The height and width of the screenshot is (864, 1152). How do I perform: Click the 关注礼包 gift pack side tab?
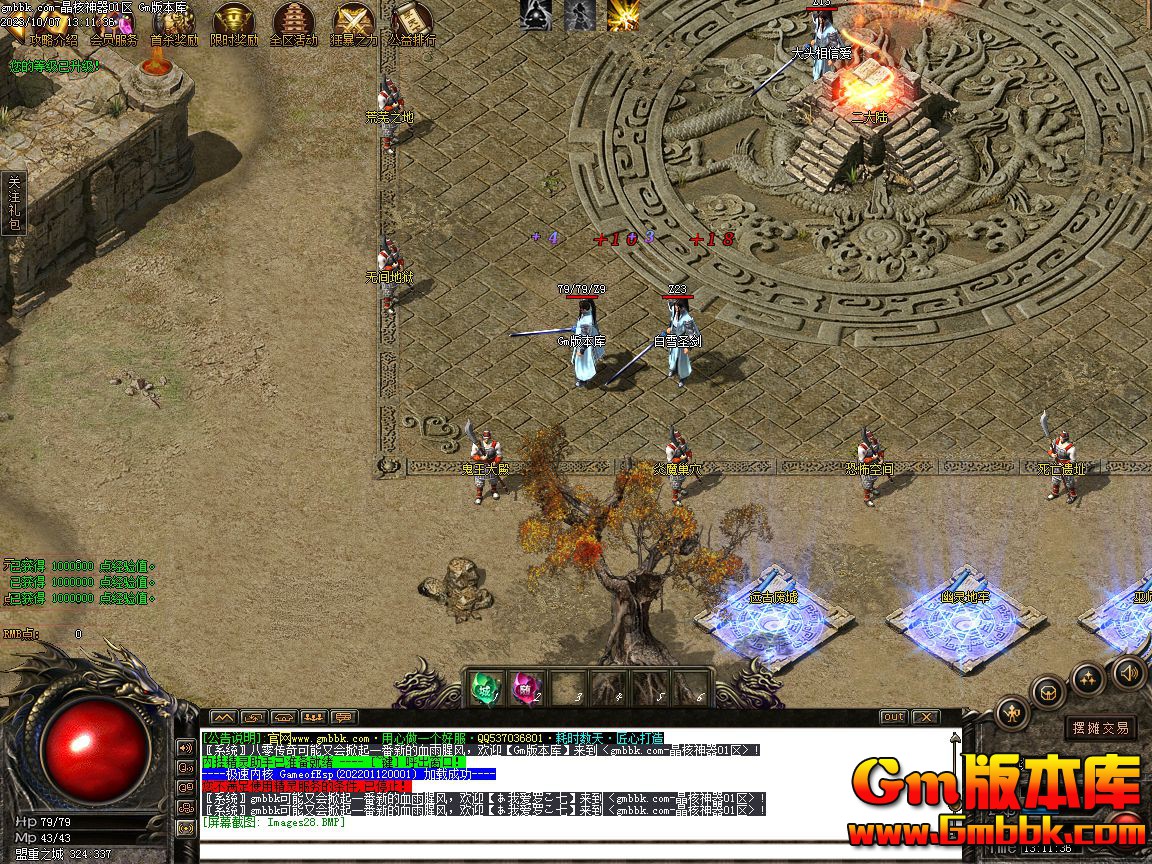coord(14,203)
